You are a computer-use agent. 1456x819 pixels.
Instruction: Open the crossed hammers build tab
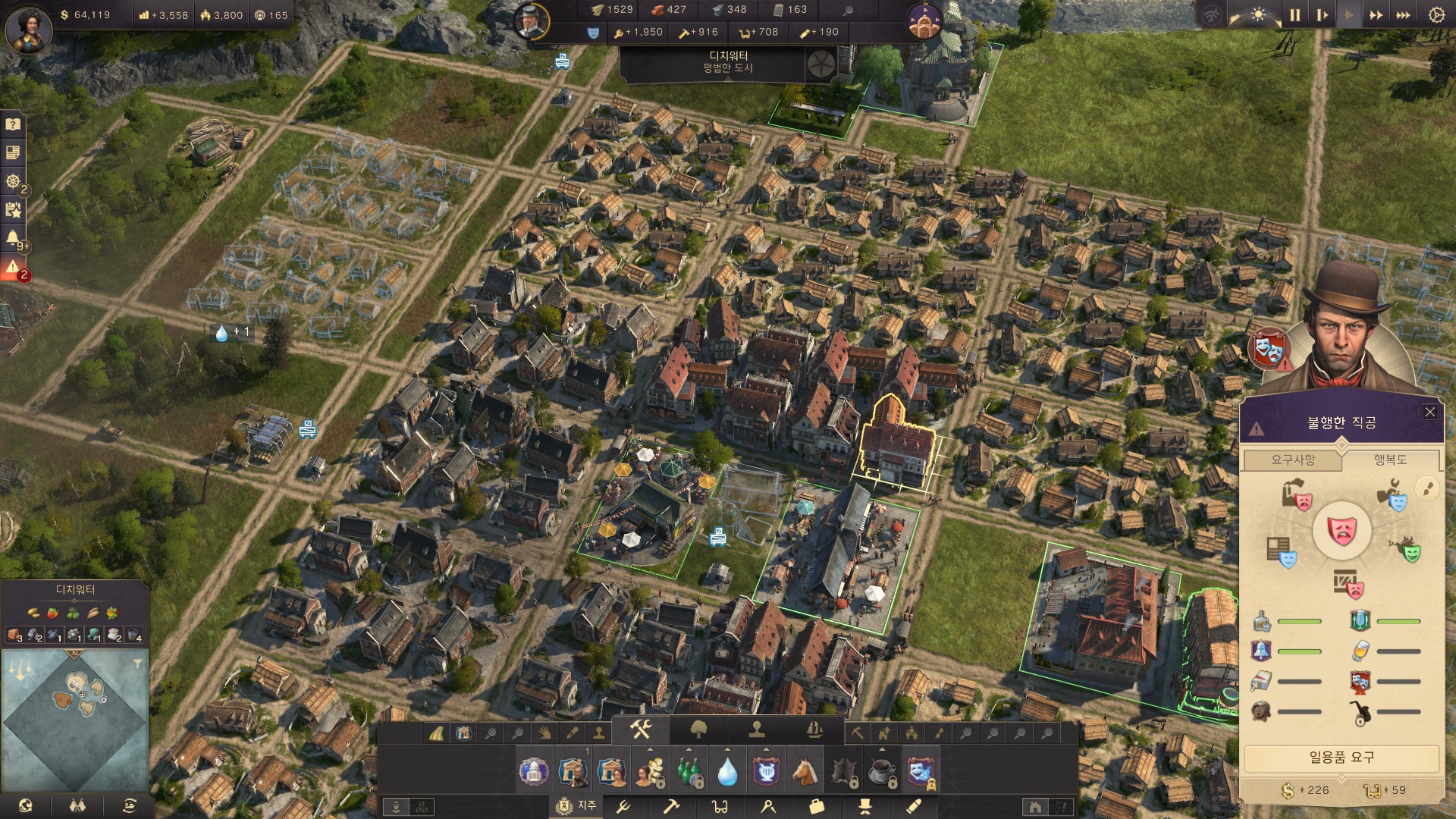641,730
